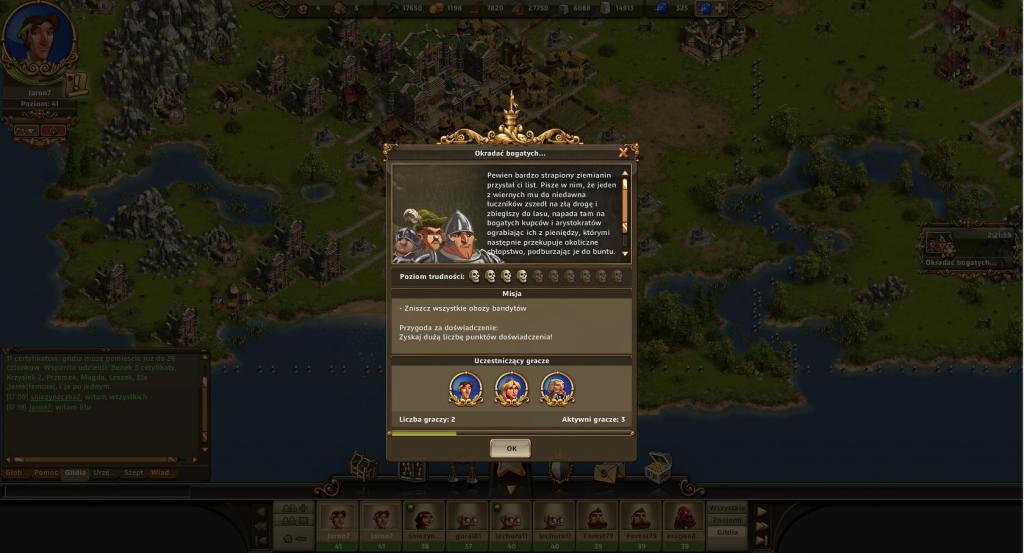Close the Okradać bogatych window

click(623, 153)
